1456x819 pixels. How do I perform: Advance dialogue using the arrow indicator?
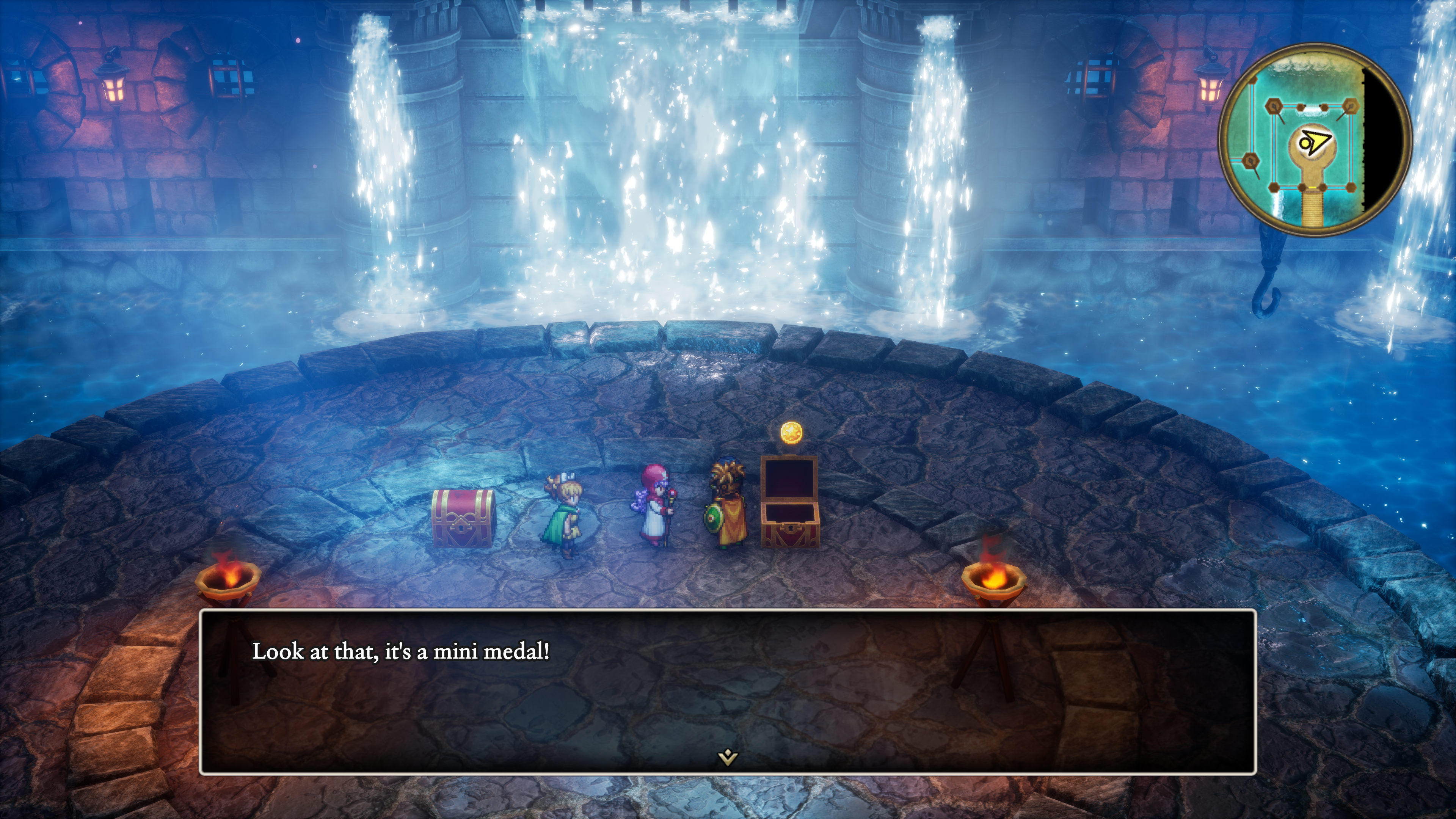(728, 758)
